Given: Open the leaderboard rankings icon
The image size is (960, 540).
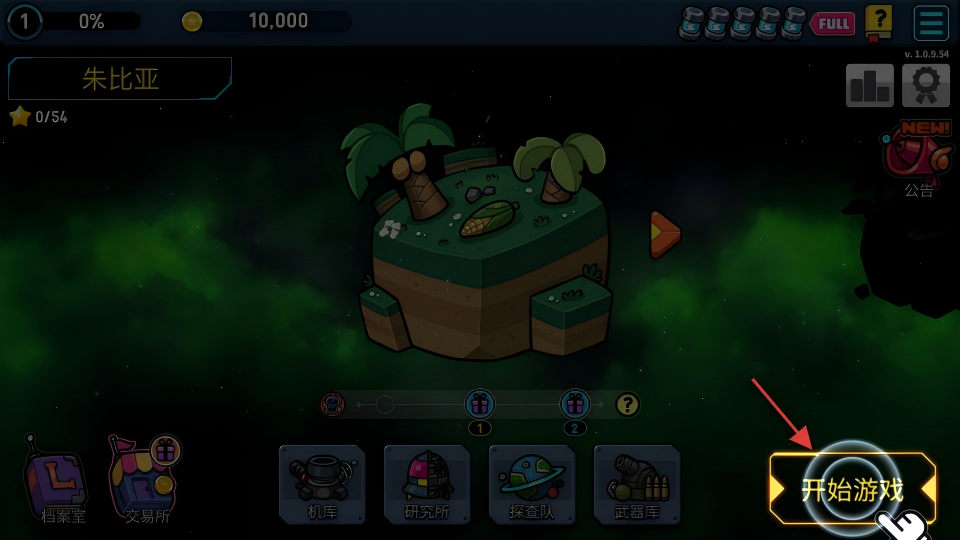Looking at the screenshot, I should (870, 86).
